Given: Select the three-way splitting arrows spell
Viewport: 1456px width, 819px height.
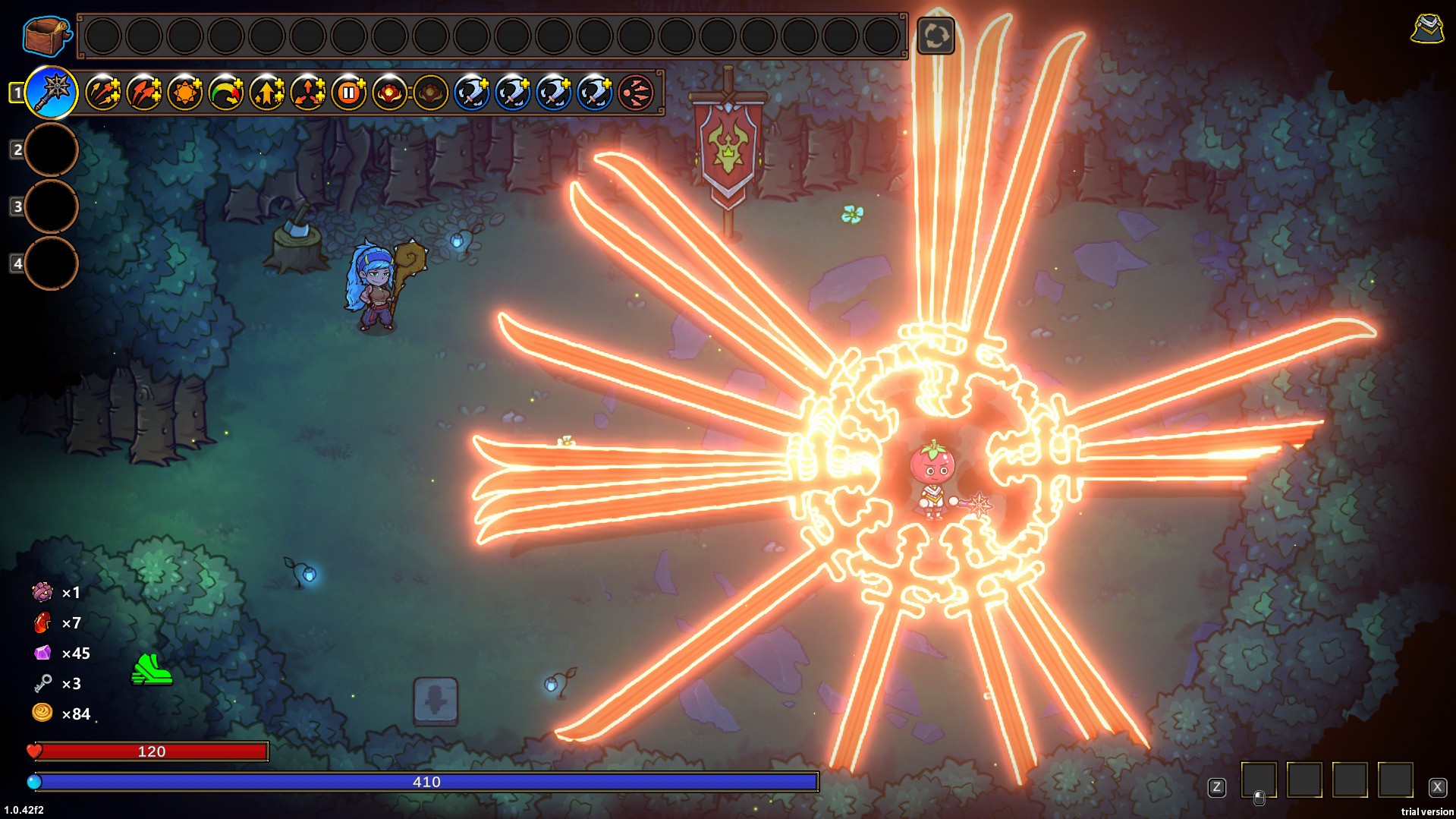Looking at the screenshot, I should point(308,93).
